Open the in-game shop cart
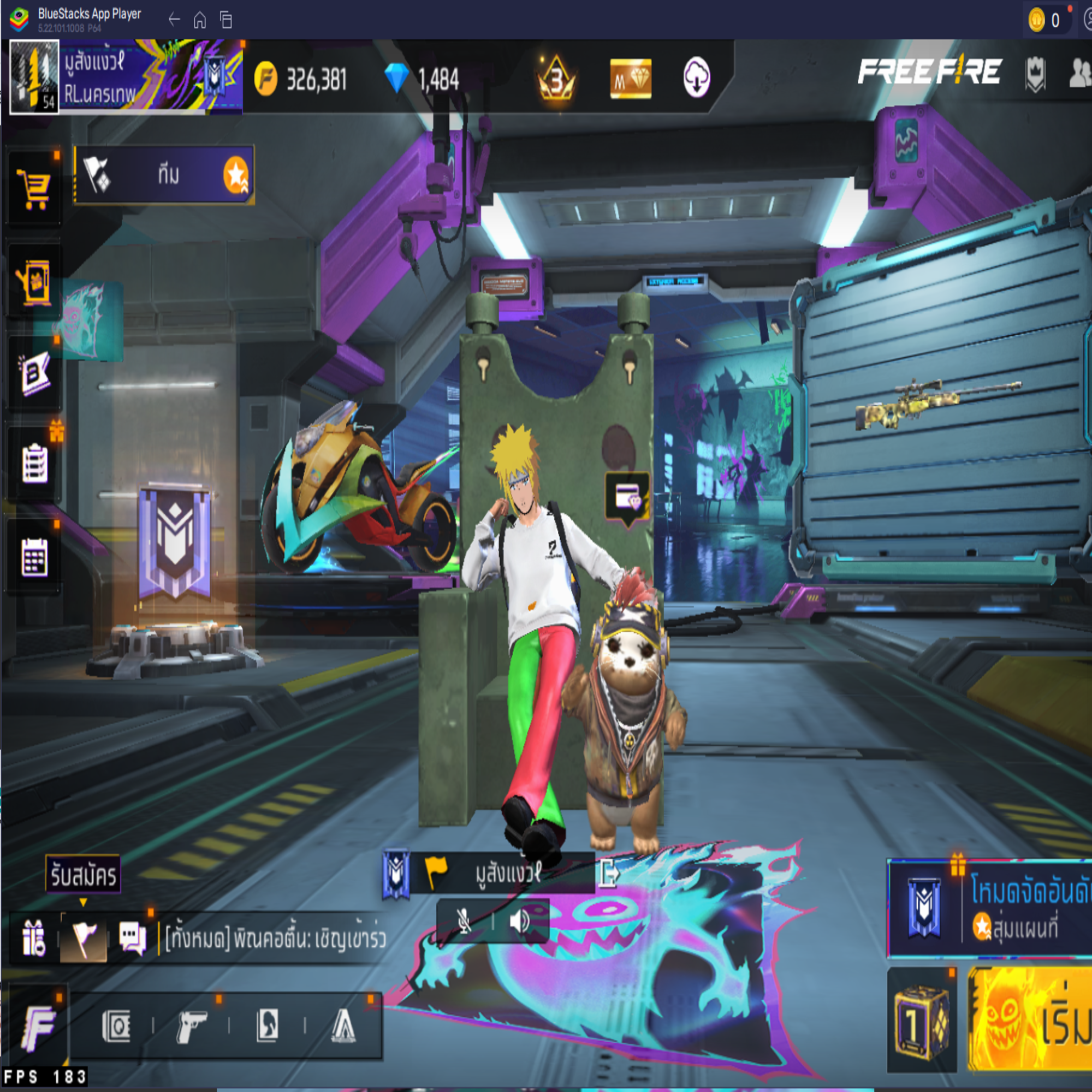1092x1092 pixels. coord(34,187)
